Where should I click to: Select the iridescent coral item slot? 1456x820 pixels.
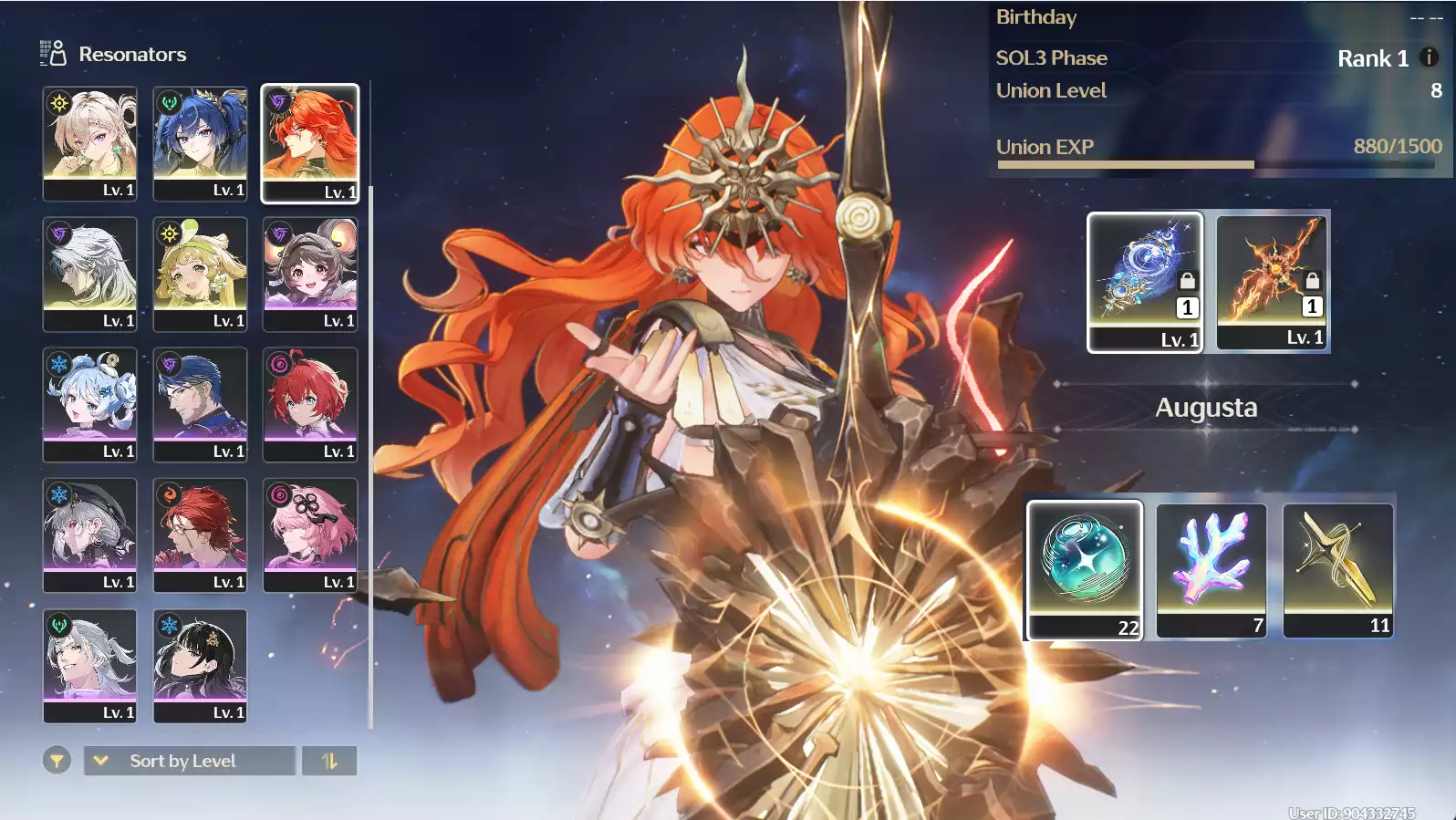[1212, 569]
